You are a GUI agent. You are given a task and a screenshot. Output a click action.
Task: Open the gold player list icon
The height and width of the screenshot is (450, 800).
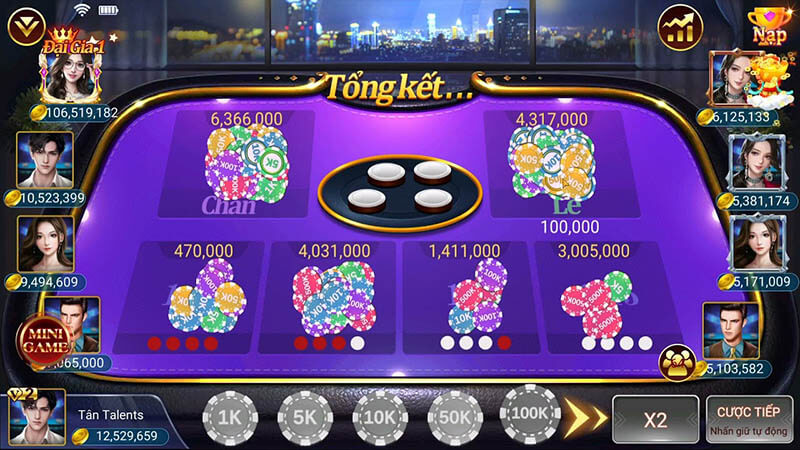pyautogui.click(x=679, y=363)
